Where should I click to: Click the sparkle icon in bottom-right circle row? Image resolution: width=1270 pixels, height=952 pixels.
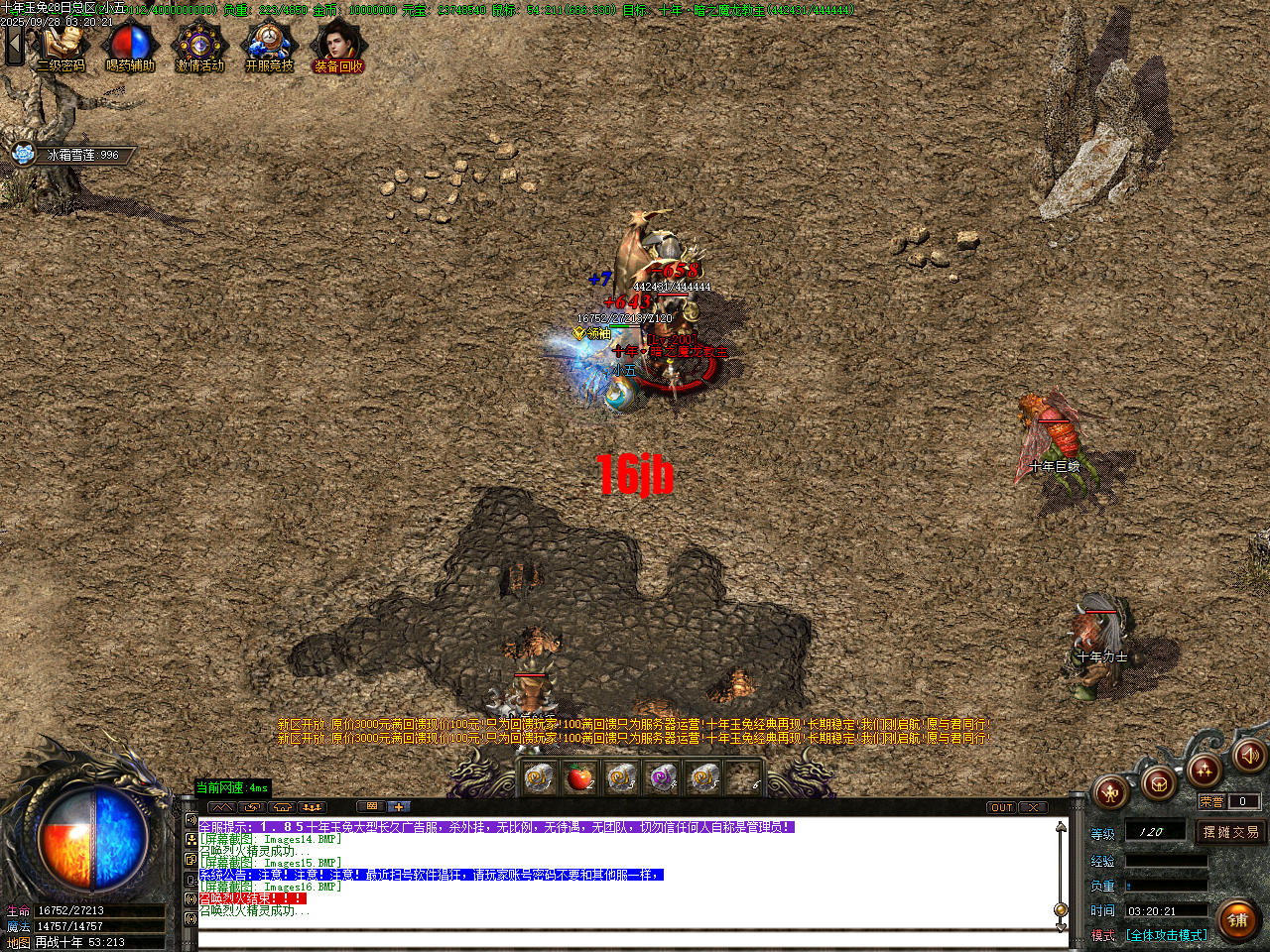pyautogui.click(x=1202, y=772)
